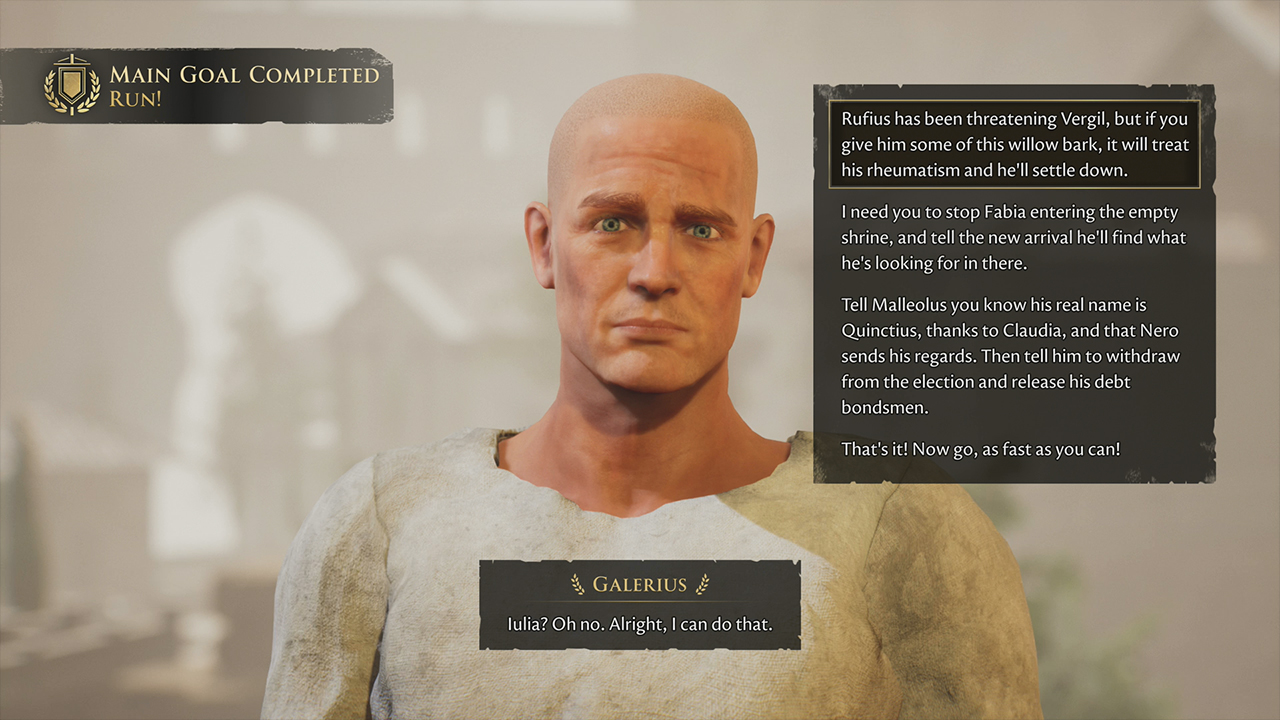The height and width of the screenshot is (720, 1280).
Task: Click the Main Goal Completed objective banner
Action: [200, 86]
